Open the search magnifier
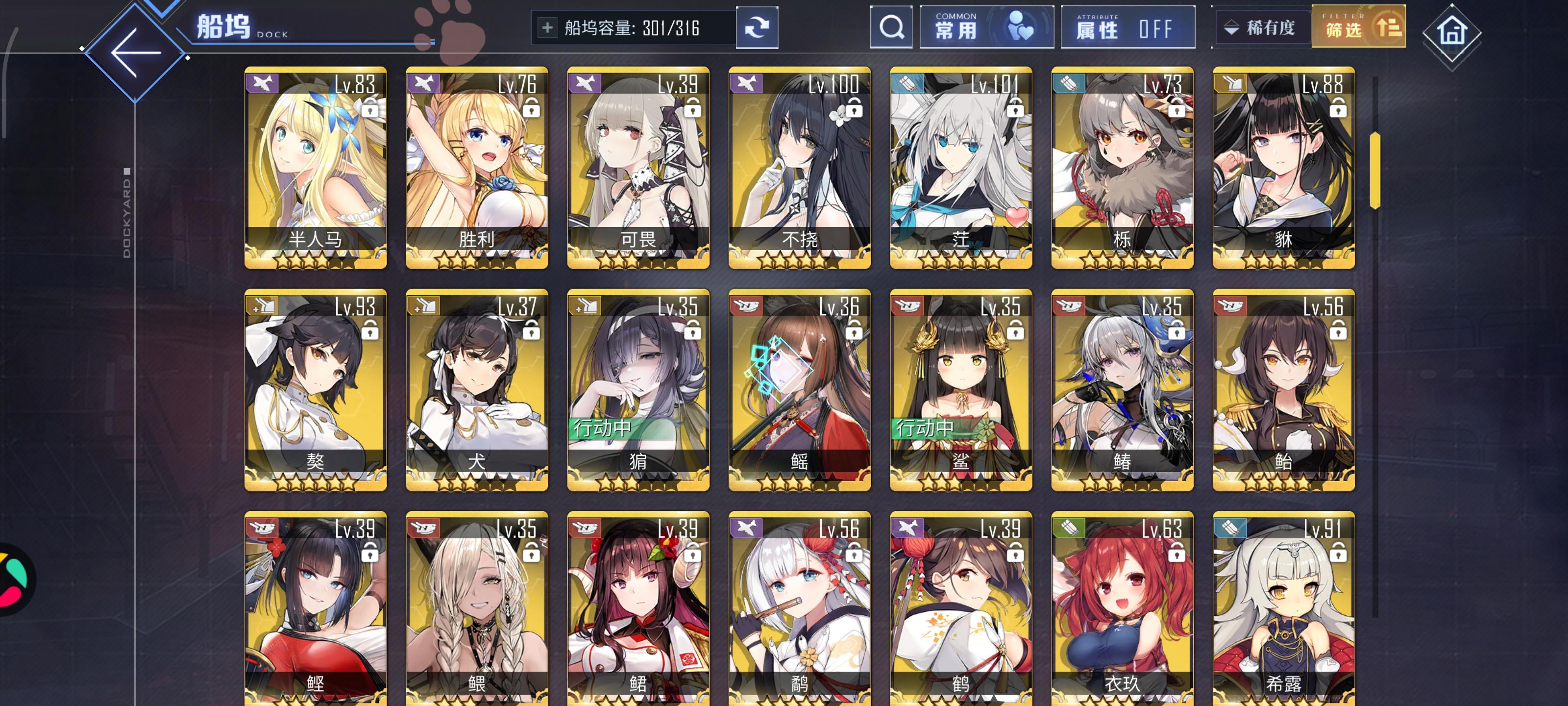The image size is (1568, 706). click(891, 27)
